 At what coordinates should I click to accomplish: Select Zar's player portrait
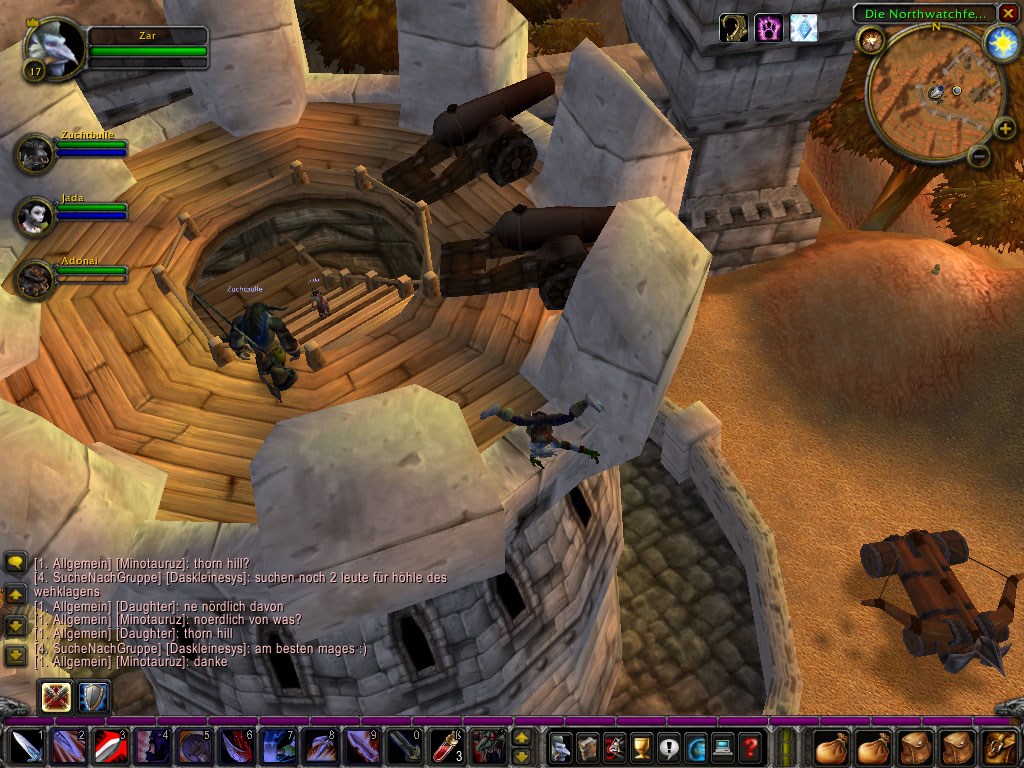coord(52,45)
